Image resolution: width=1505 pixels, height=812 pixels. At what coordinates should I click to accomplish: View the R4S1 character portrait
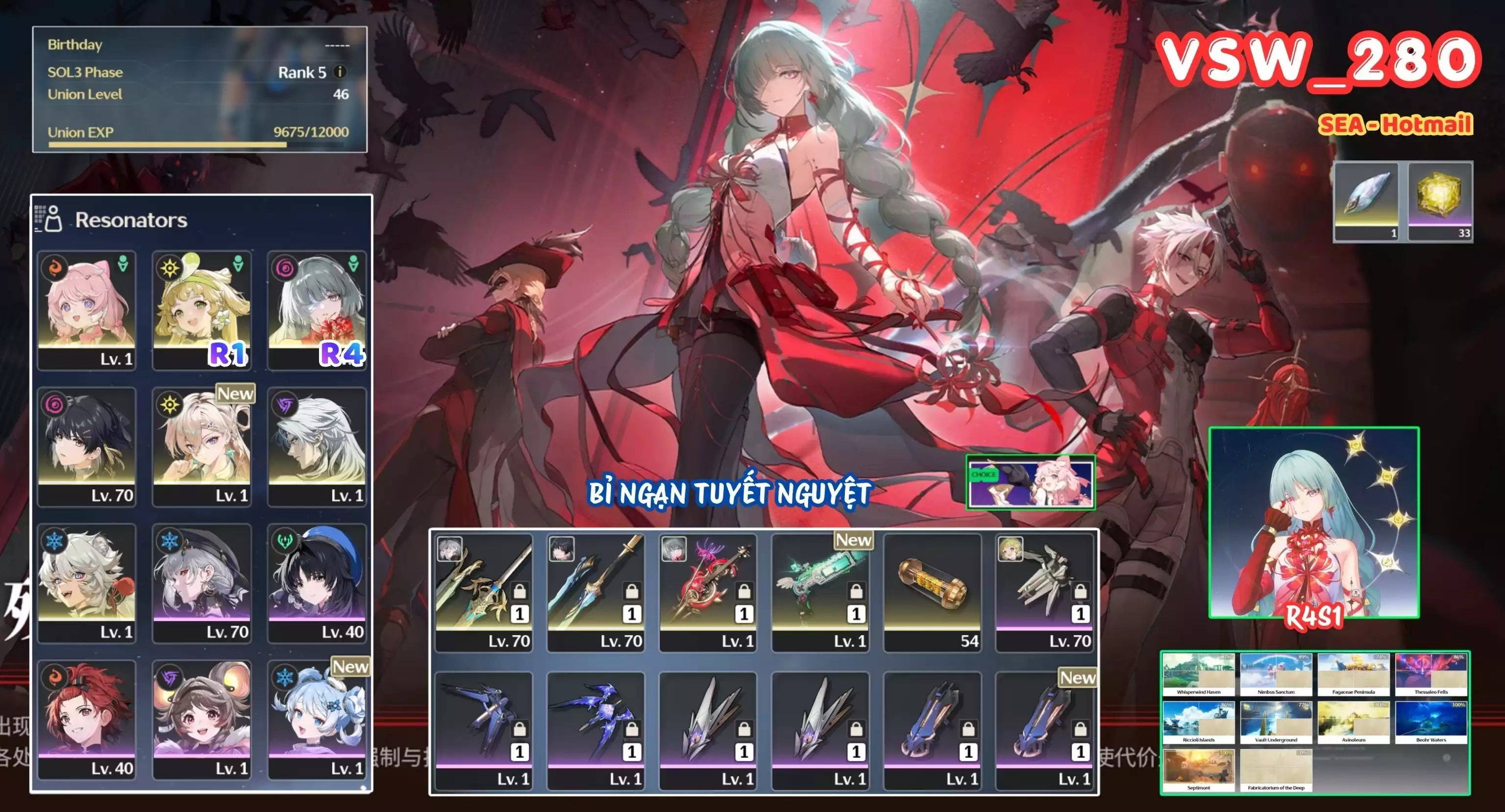pos(1313,522)
